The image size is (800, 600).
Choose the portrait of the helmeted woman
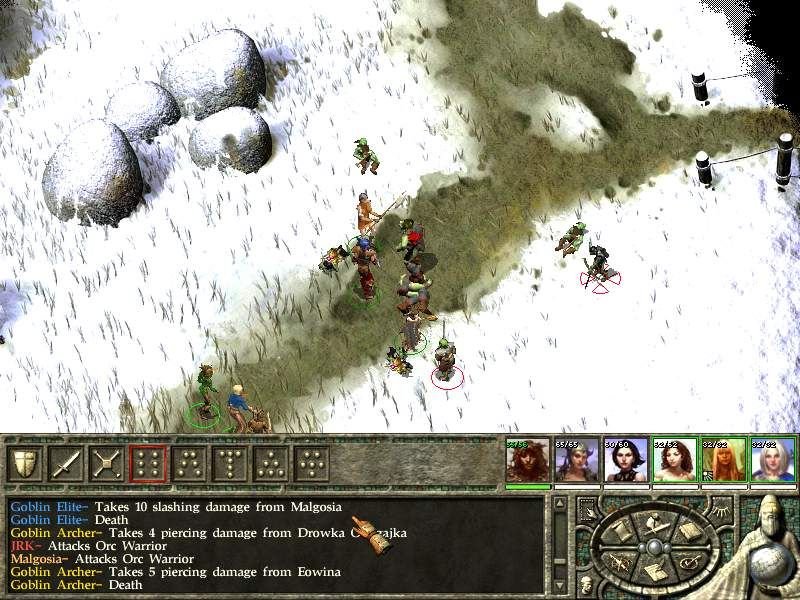pyautogui.click(x=576, y=460)
